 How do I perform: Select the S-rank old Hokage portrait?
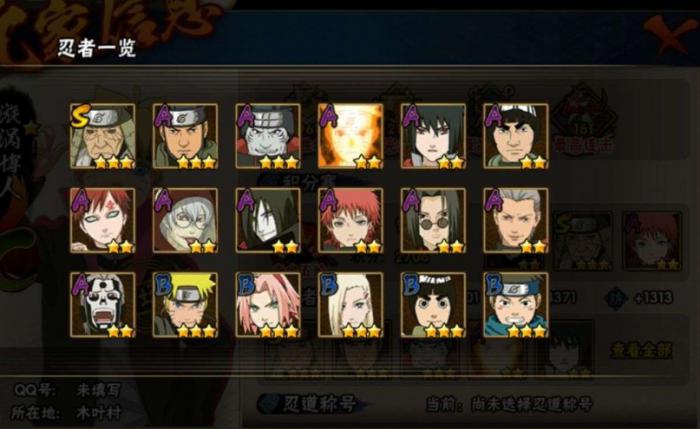coord(103,136)
